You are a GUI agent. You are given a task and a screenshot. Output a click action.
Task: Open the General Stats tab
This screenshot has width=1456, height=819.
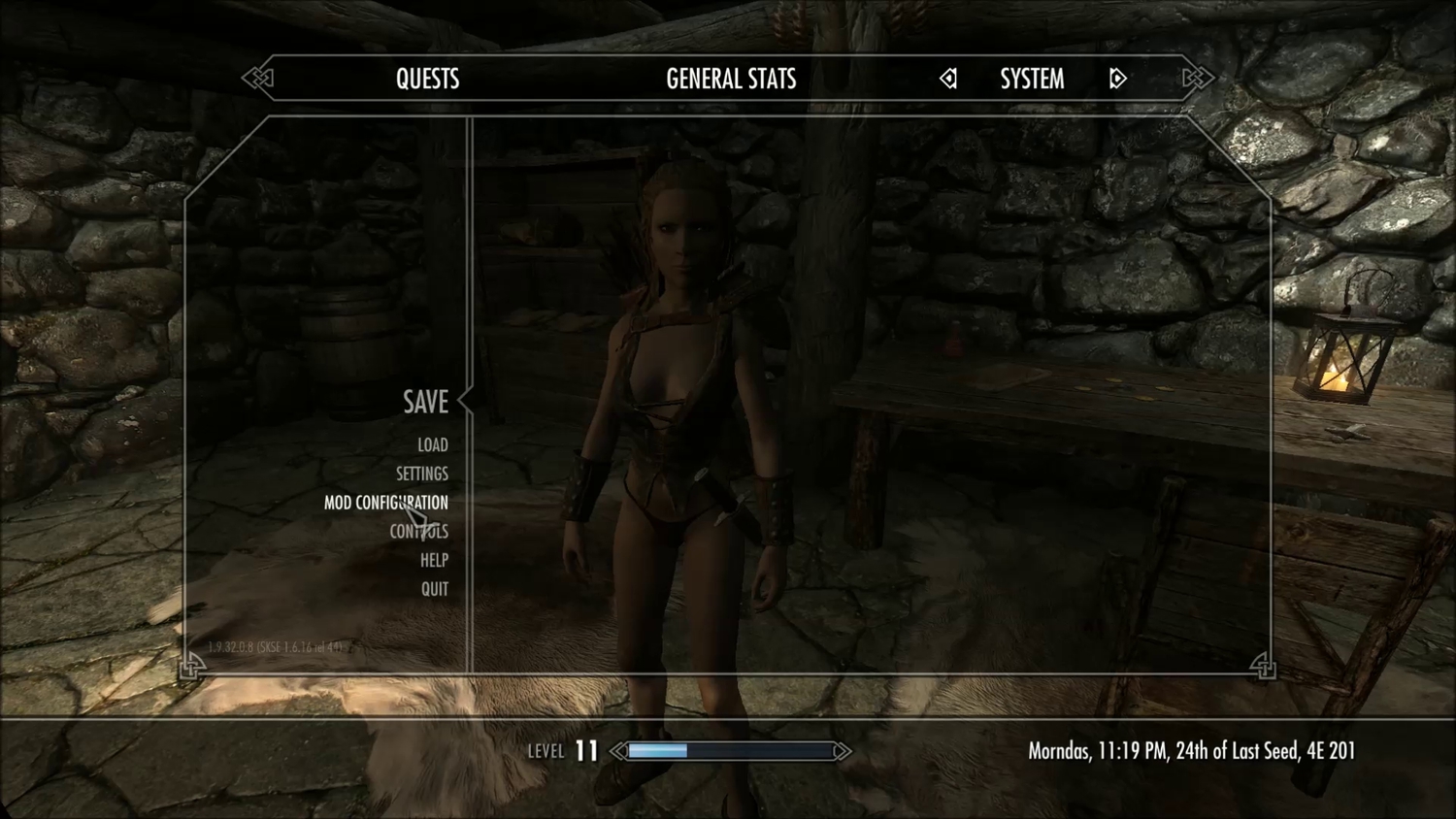(731, 79)
